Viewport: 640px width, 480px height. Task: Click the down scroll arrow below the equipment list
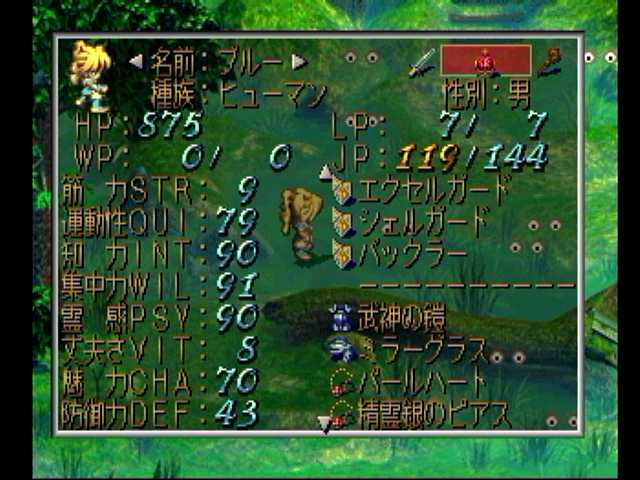(x=325, y=425)
